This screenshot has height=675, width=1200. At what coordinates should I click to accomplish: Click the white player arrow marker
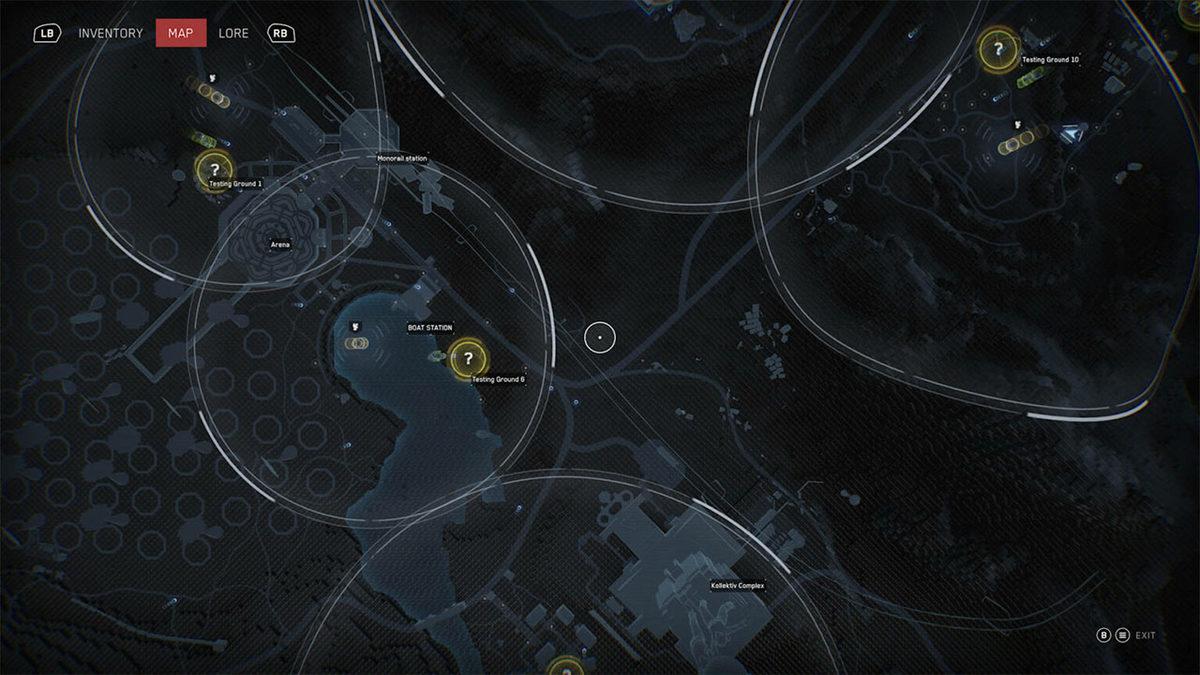tap(1074, 132)
